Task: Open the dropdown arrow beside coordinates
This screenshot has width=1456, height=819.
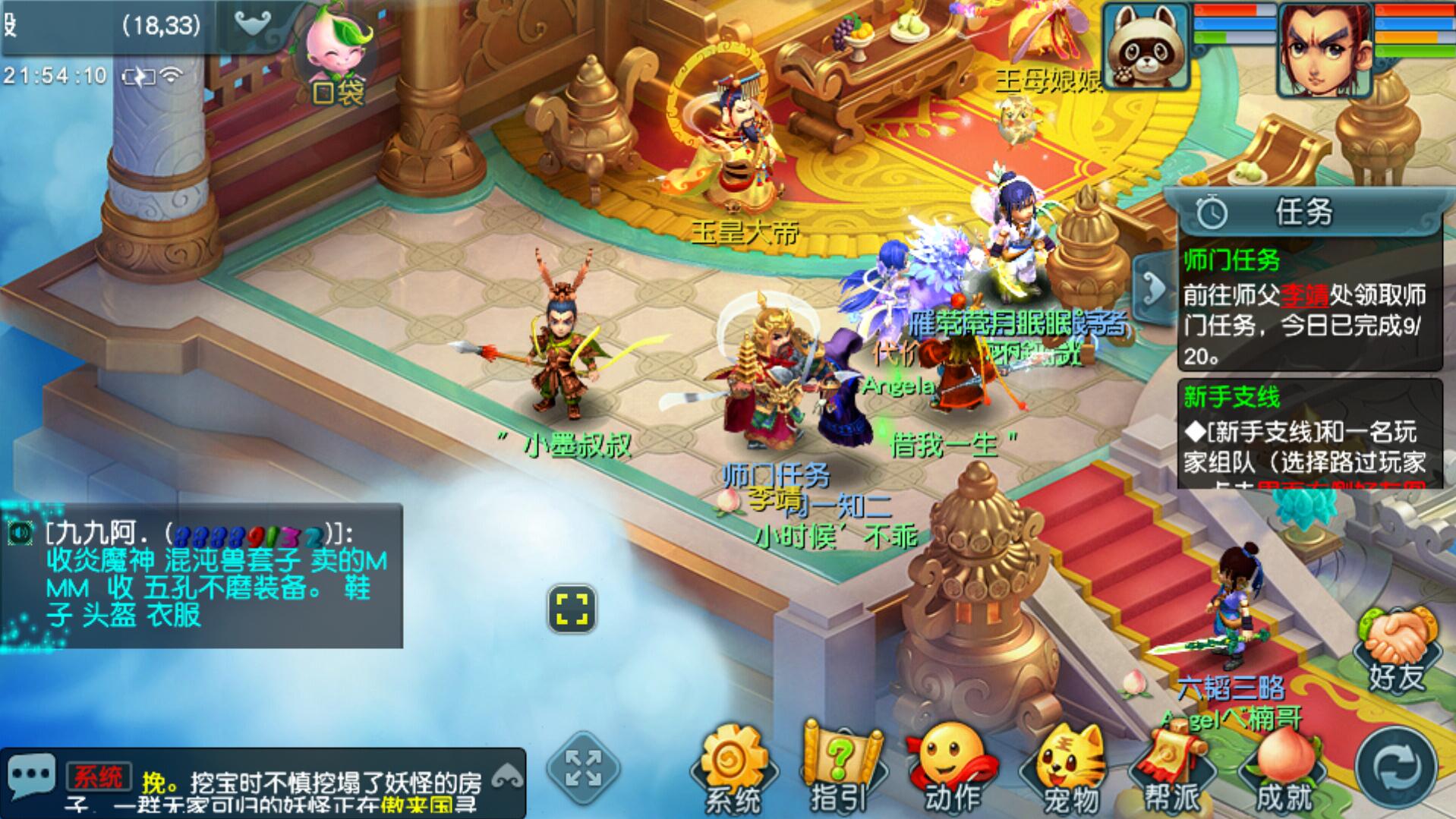Action: 254,25
